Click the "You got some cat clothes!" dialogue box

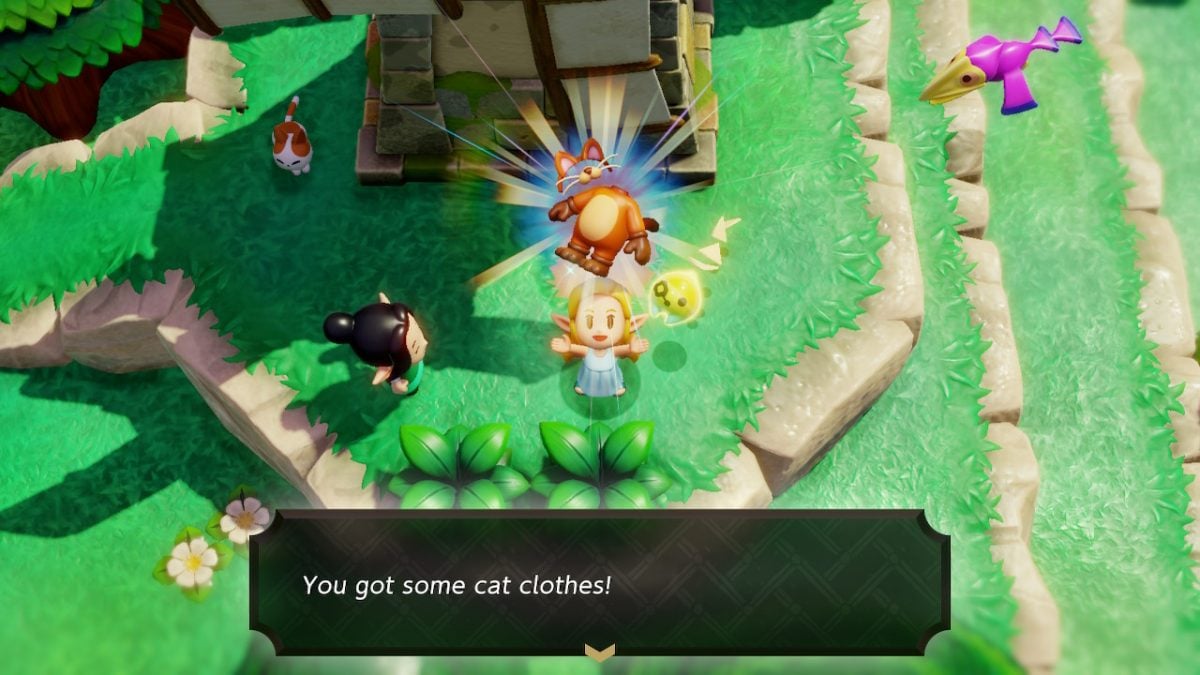(x=598, y=582)
